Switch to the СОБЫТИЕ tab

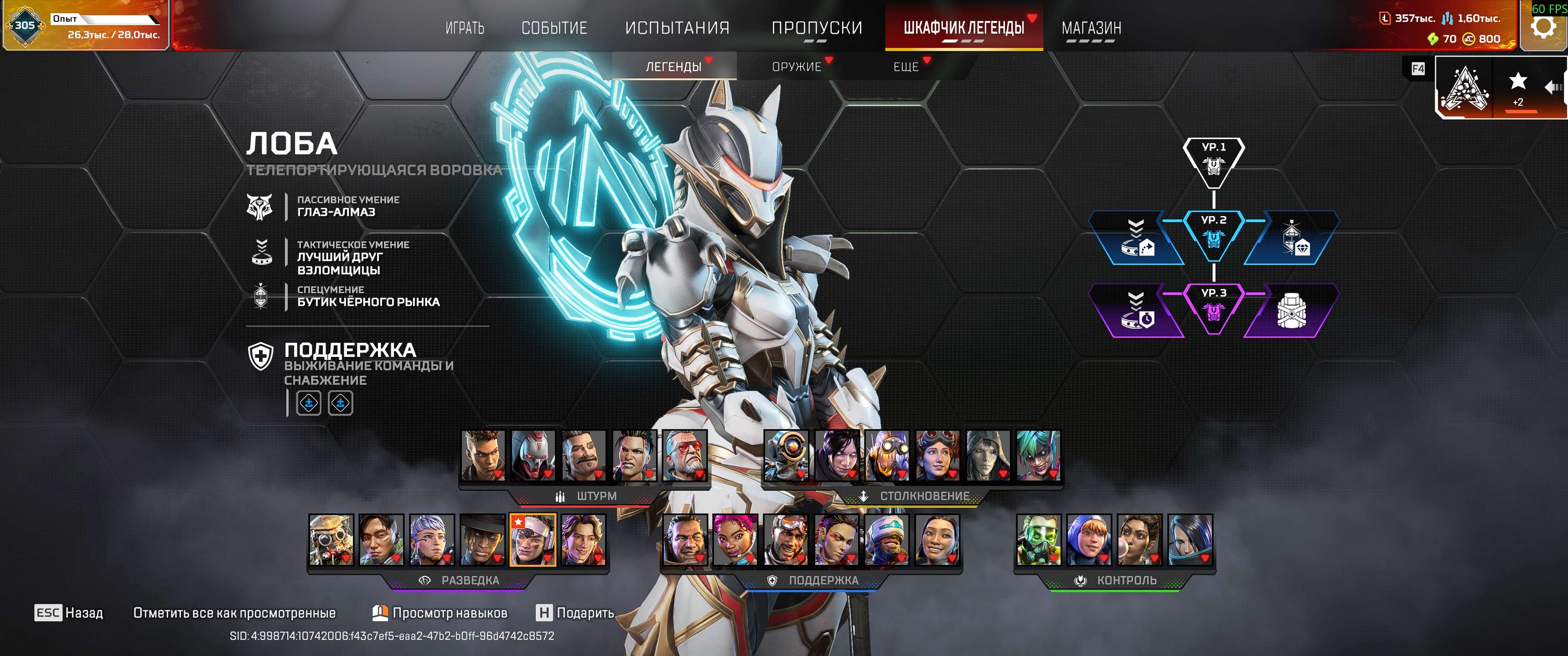[554, 28]
